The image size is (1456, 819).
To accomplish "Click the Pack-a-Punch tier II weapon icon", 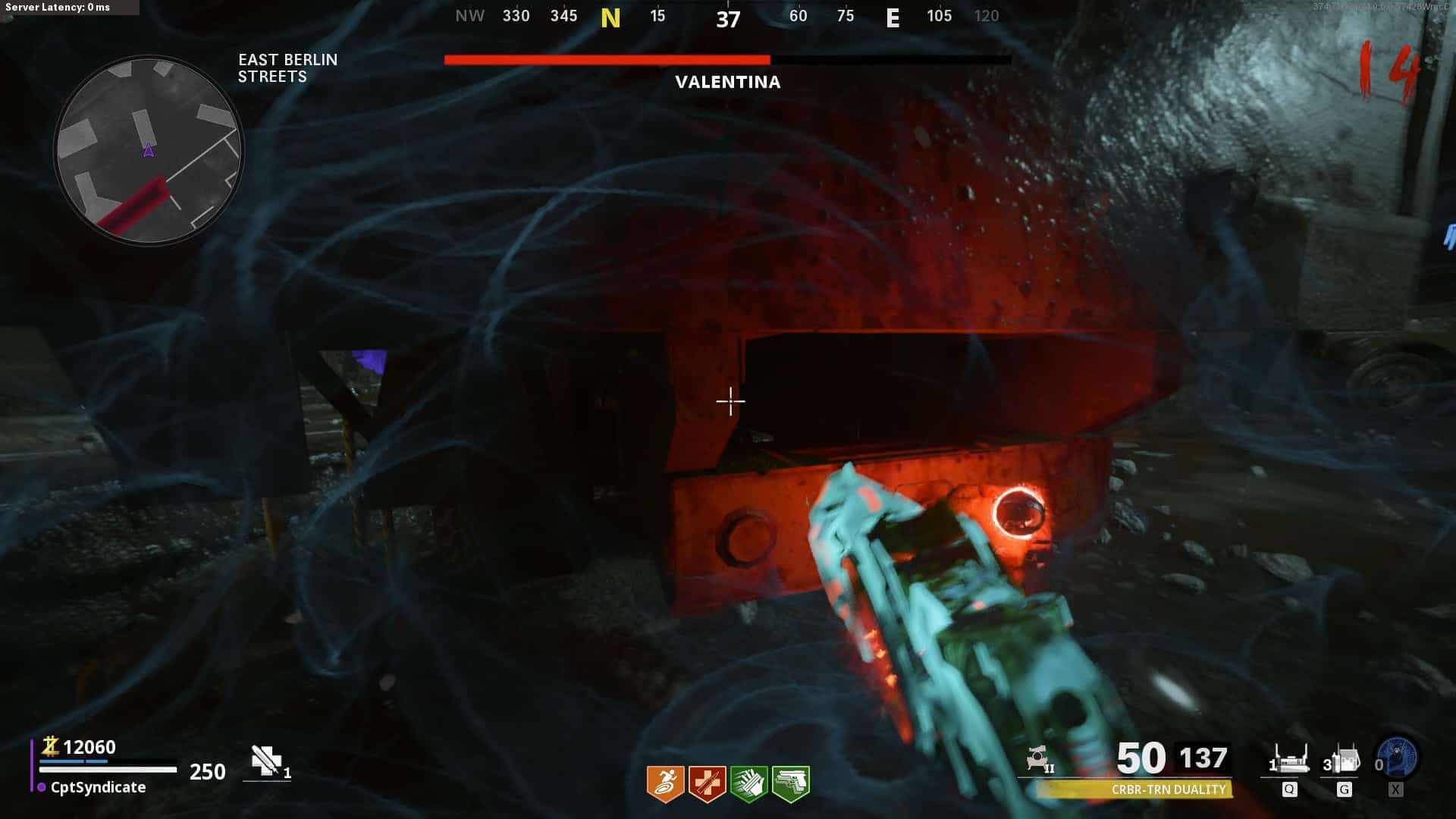I will [1038, 758].
